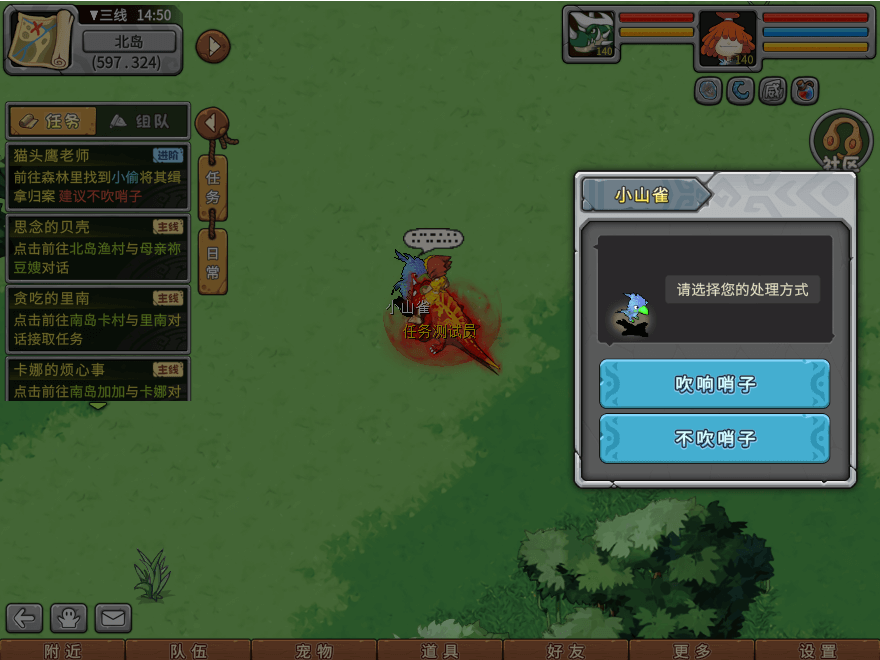
Task: Click the red potion bottle icon
Action: tap(805, 91)
